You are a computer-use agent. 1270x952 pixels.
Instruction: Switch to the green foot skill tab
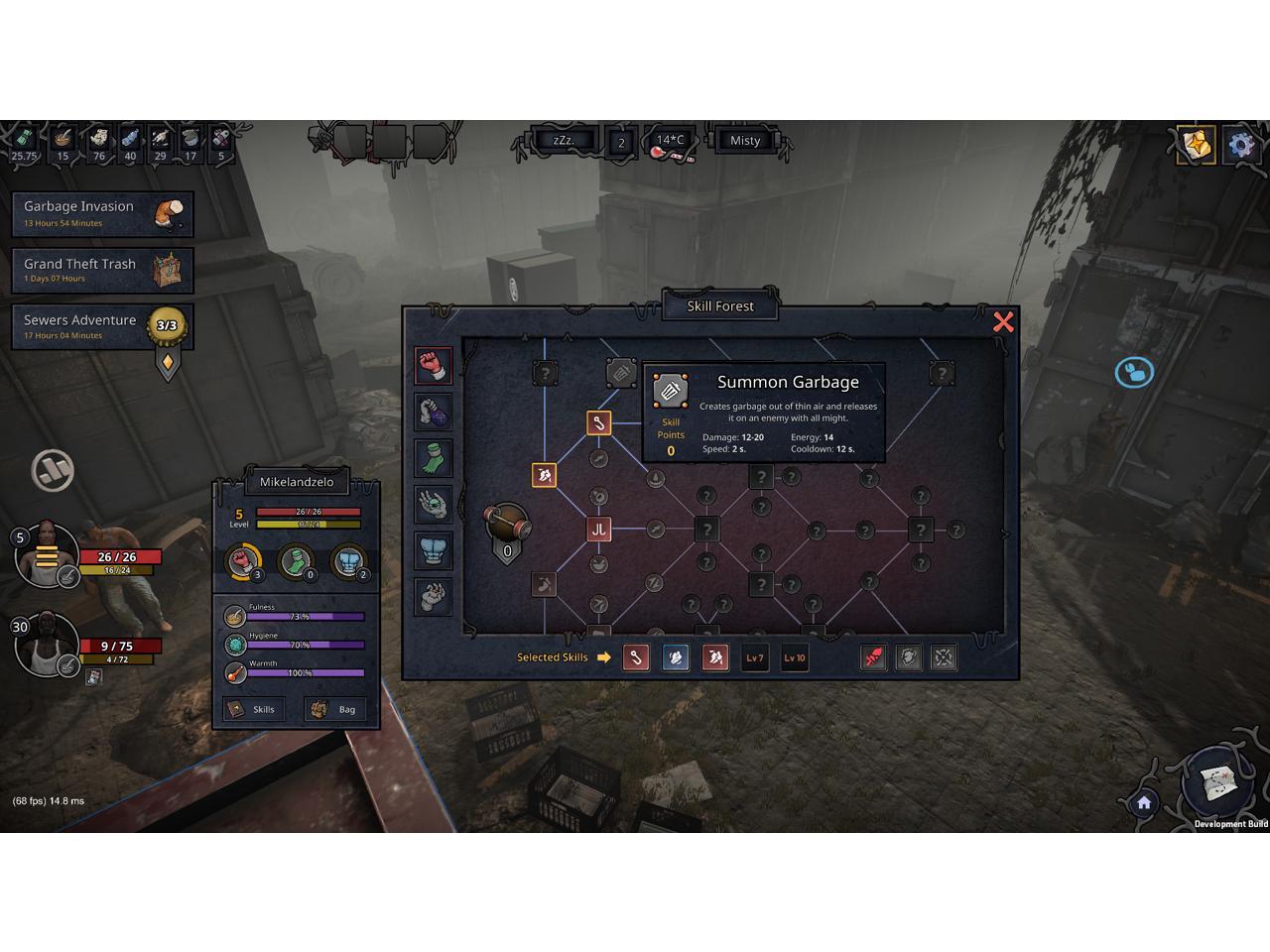click(x=433, y=457)
